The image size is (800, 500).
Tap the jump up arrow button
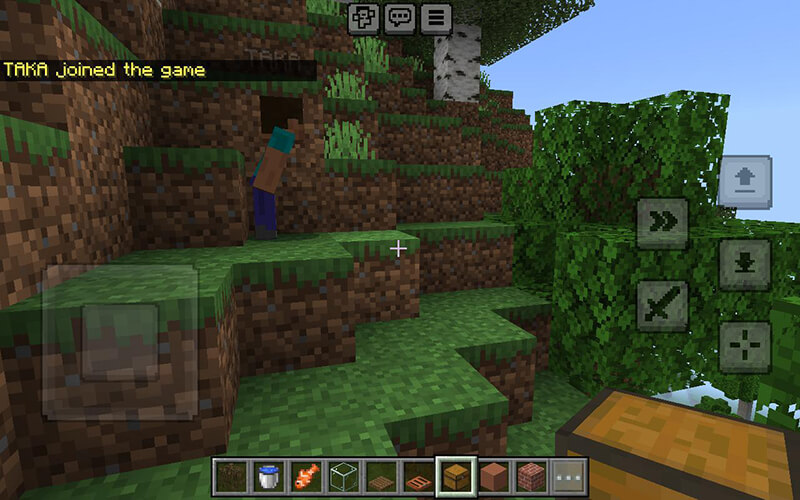744,182
